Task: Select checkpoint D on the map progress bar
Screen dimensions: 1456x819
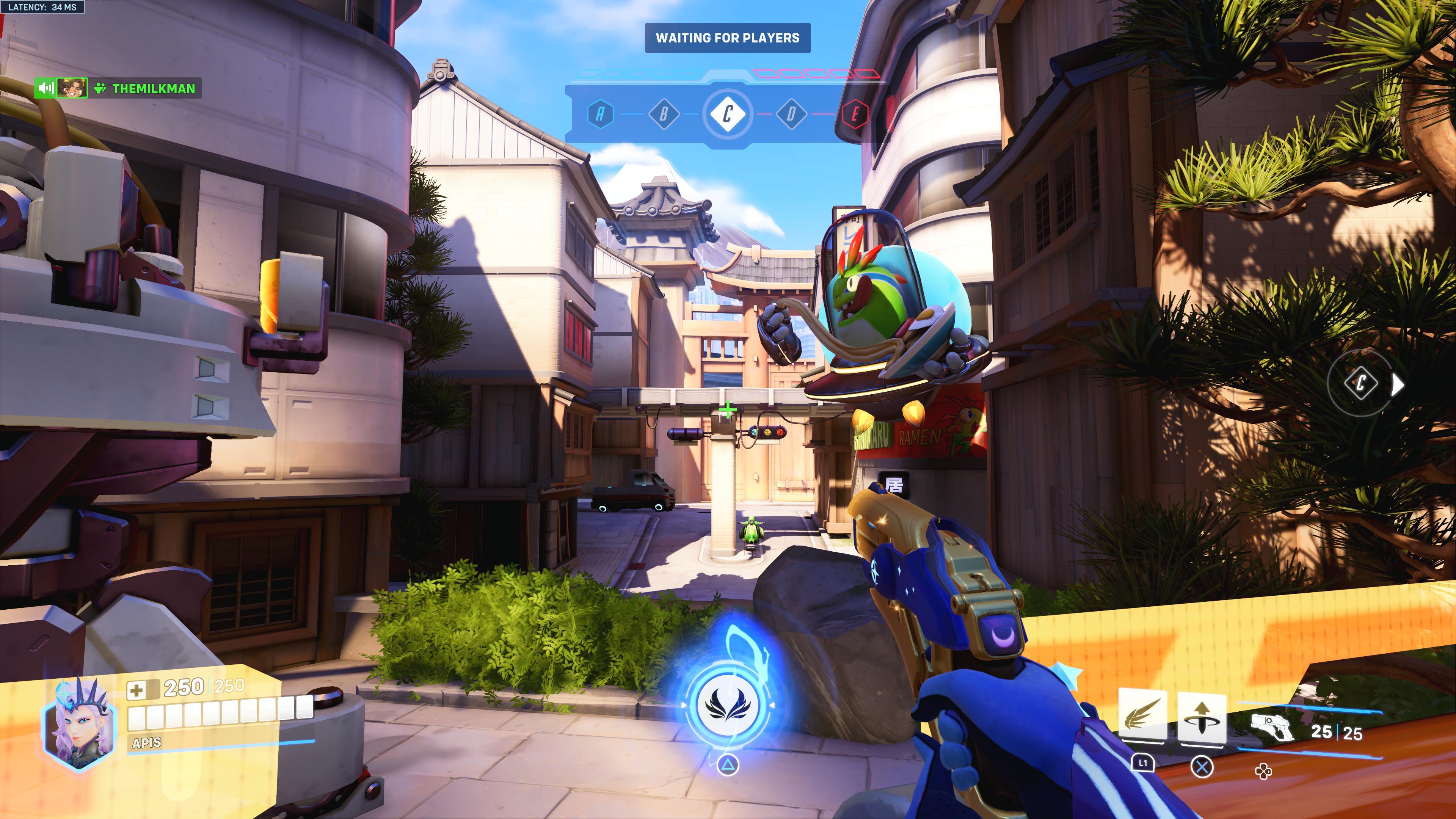Action: tap(791, 114)
